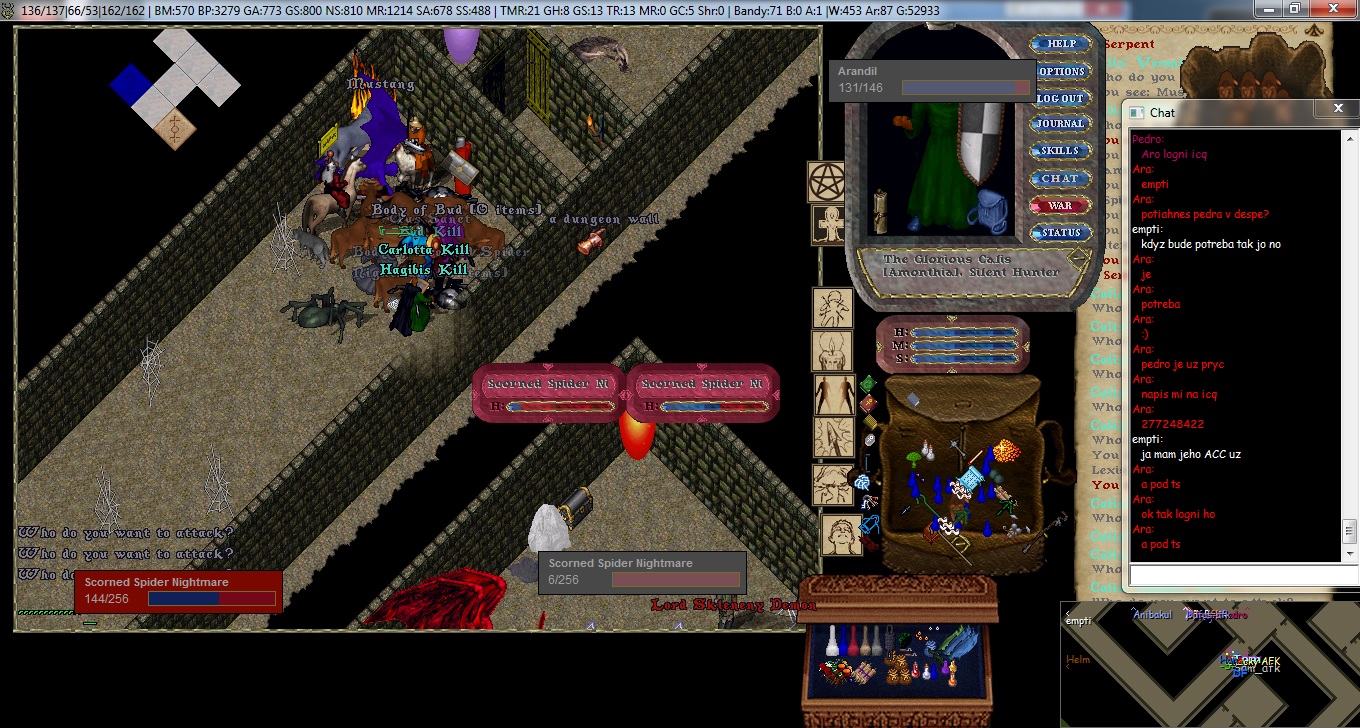Screen dimensions: 1360x728
Task: Focus the chat message input field
Action: [1236, 576]
